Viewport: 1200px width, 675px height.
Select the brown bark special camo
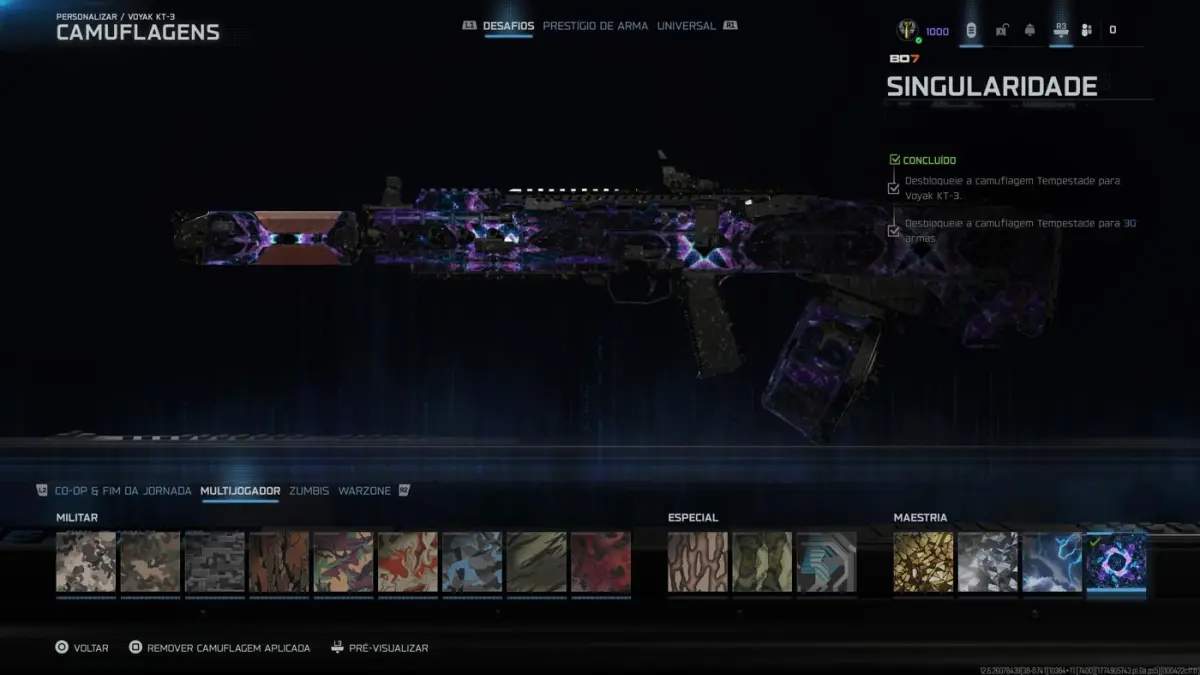[698, 562]
